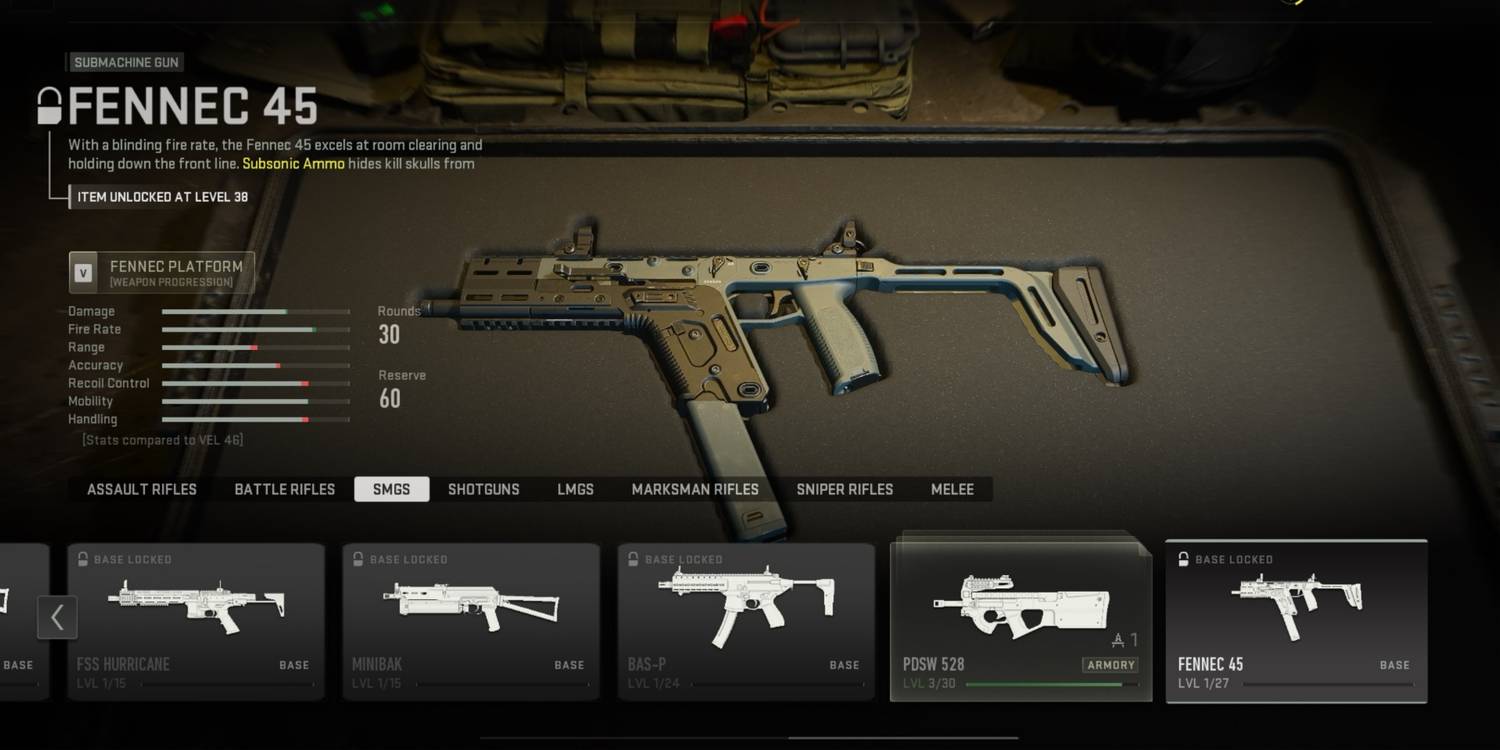Select the Shotguns tab

click(484, 489)
